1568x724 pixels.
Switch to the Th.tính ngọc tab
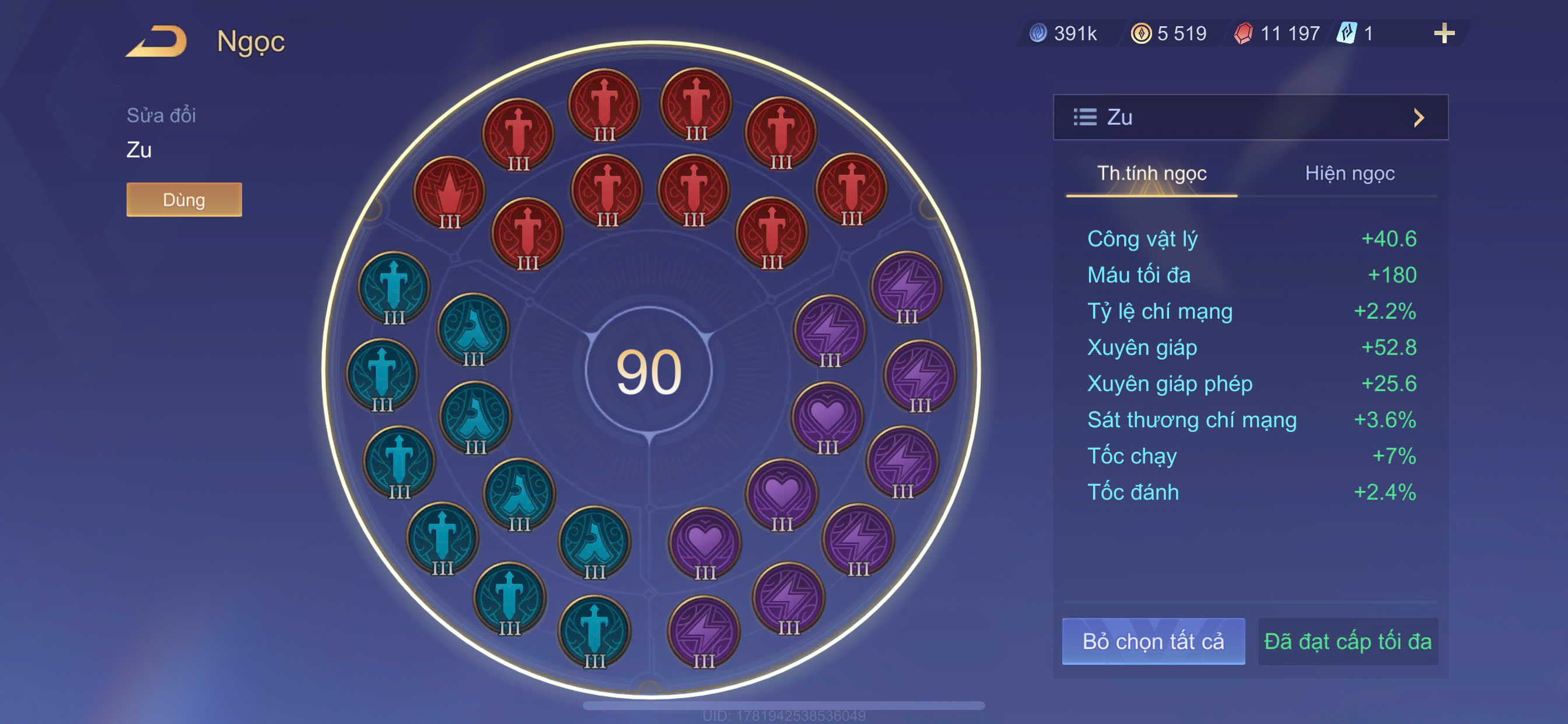1151,173
